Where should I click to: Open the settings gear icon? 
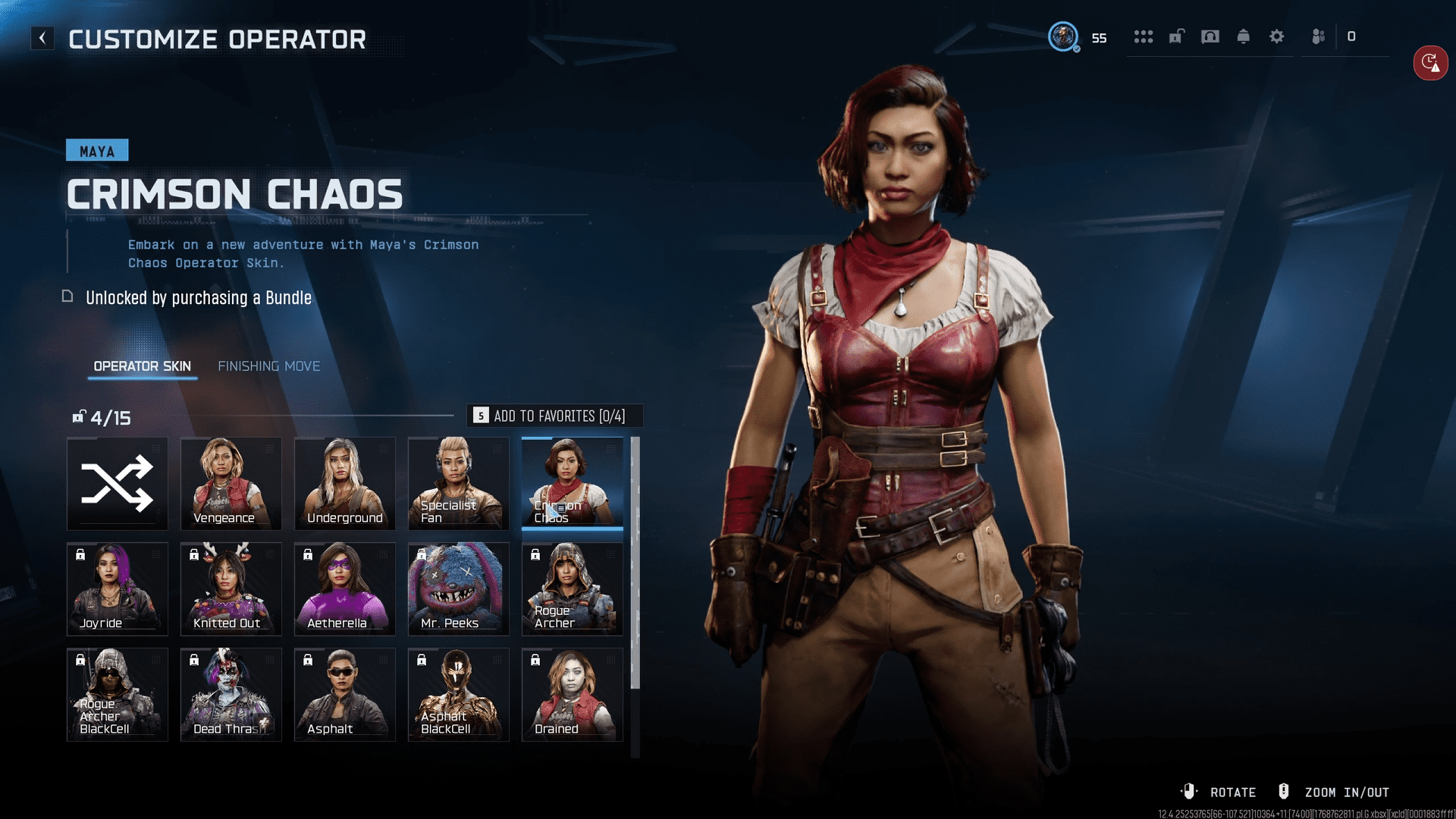(1277, 36)
